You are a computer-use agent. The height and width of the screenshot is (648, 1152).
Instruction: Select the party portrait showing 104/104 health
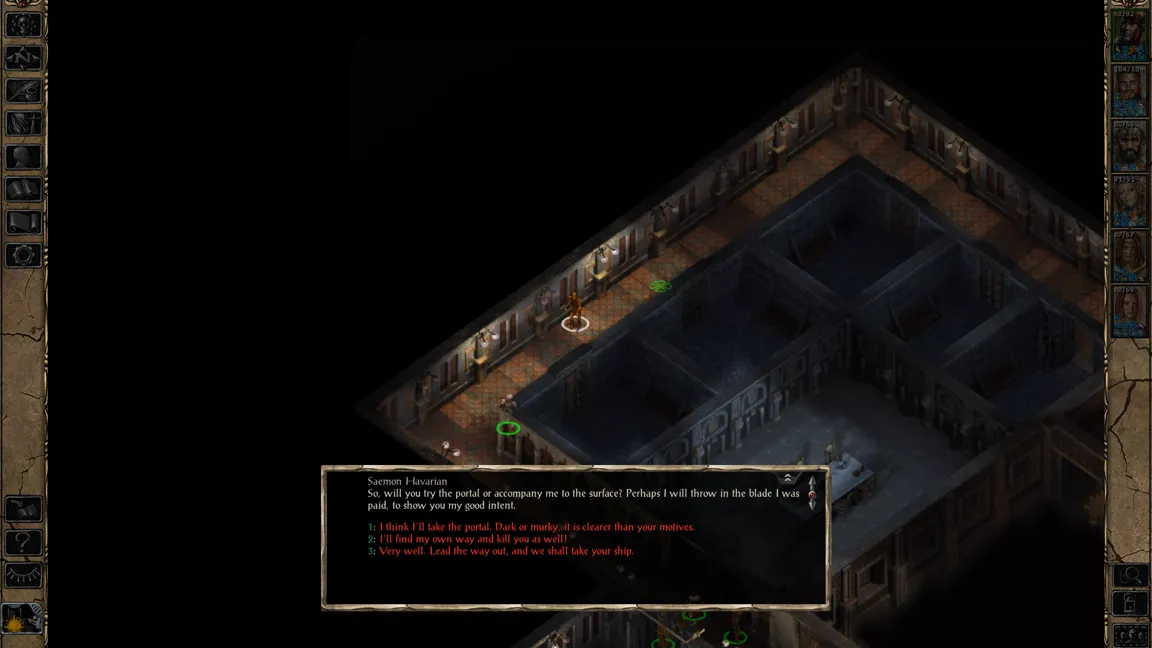coord(1129,94)
